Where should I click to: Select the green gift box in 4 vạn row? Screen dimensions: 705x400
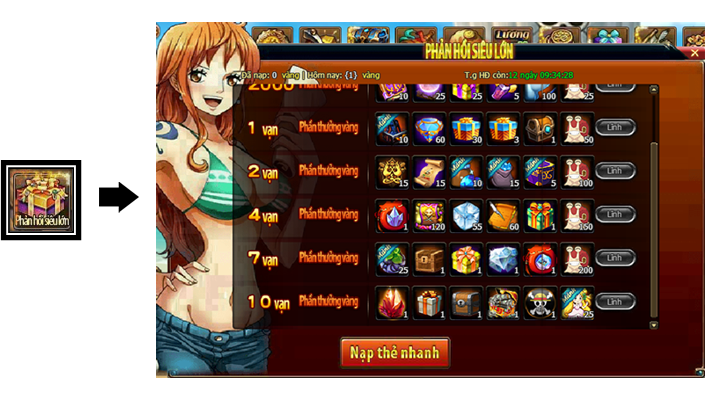click(539, 215)
